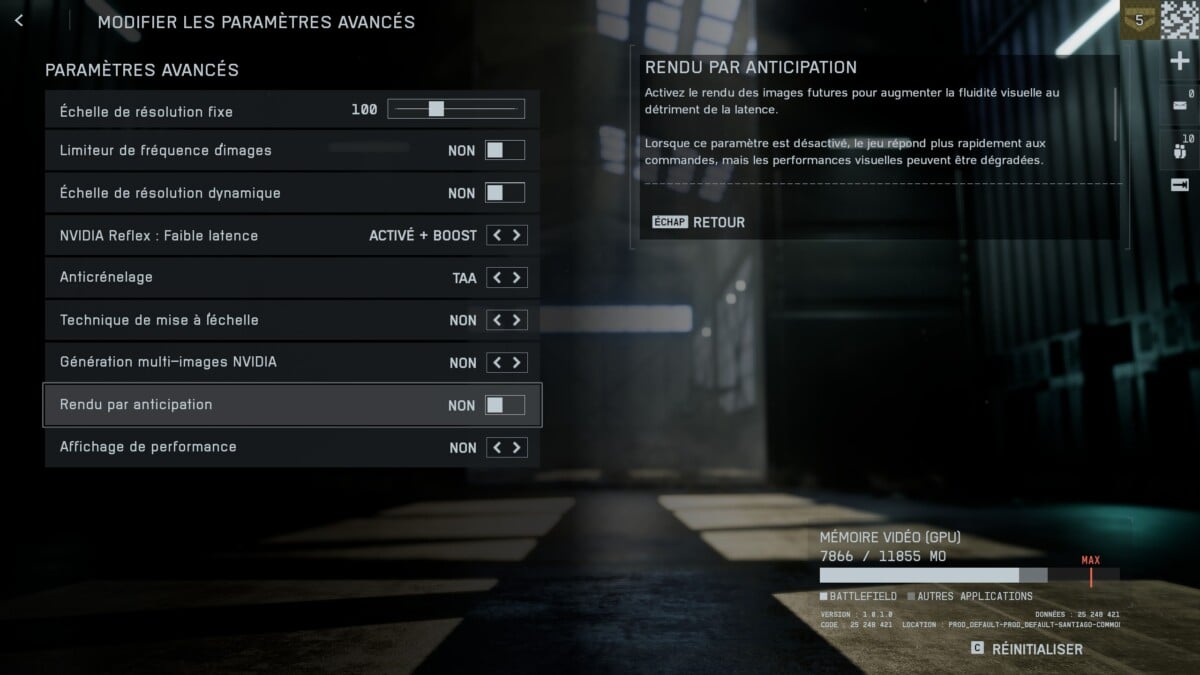Advance Génération multi-images NVIDIA option
1200x675 pixels.
(x=516, y=363)
